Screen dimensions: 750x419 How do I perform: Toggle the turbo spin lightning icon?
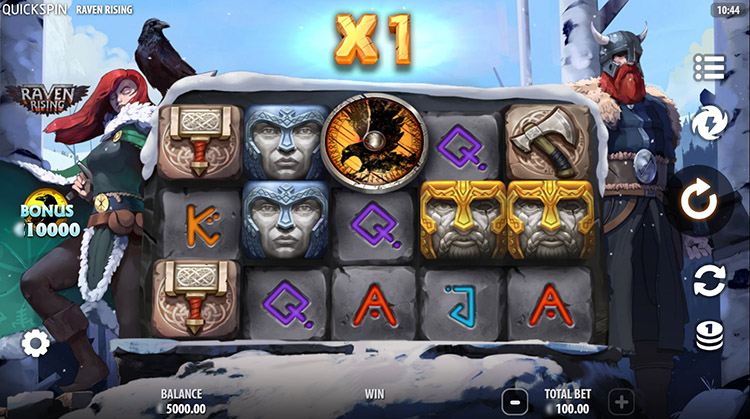708,124
